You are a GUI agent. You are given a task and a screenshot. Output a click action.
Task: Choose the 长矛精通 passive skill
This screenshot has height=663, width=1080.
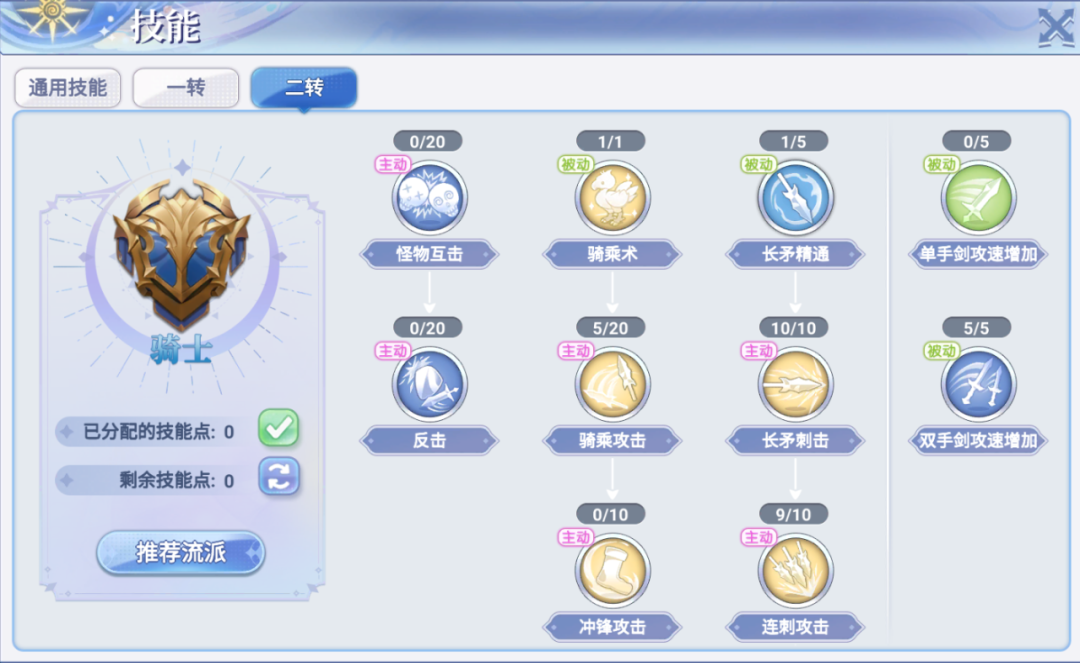[795, 198]
